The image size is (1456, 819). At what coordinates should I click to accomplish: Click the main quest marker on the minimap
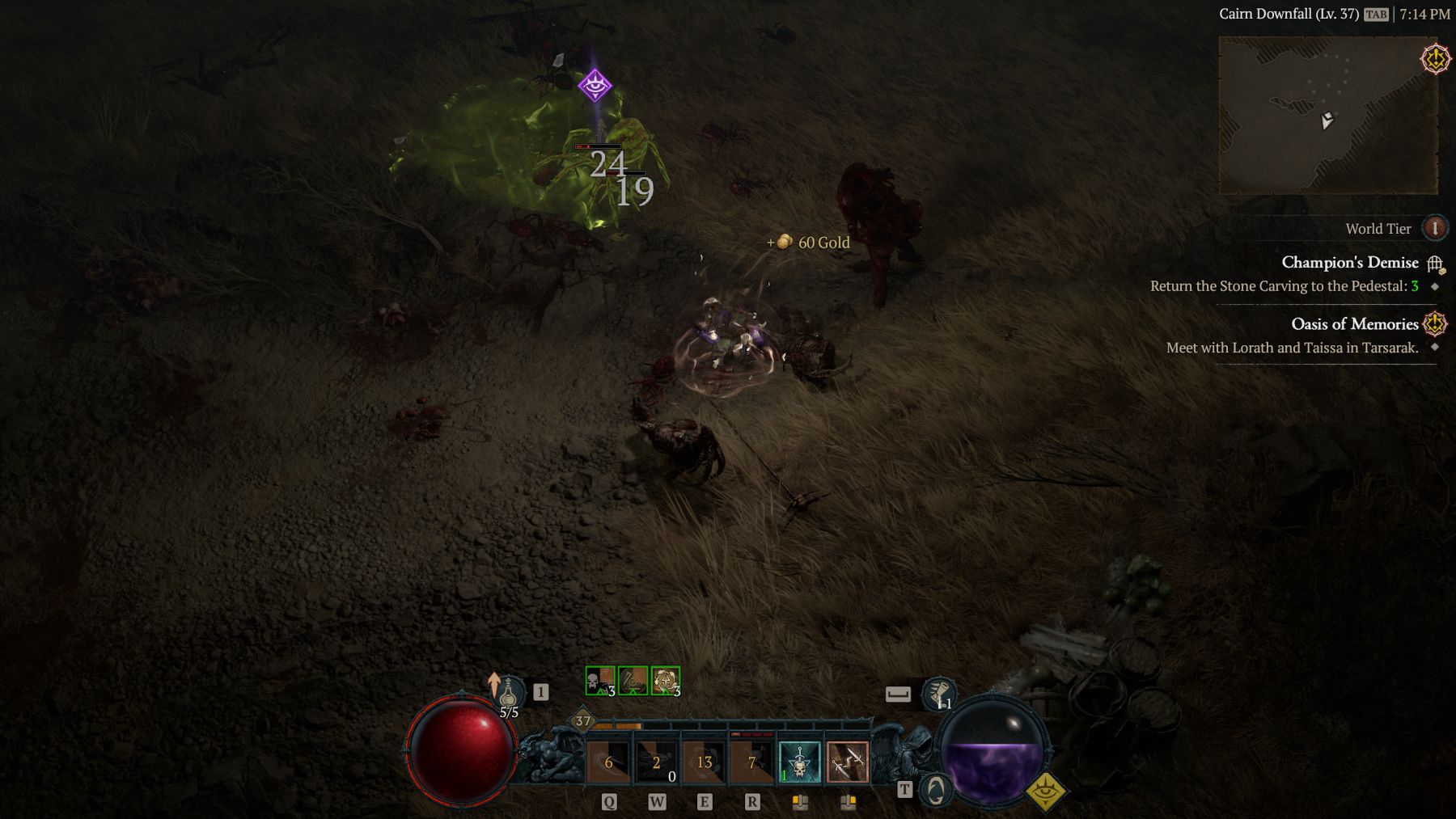[x=1435, y=59]
